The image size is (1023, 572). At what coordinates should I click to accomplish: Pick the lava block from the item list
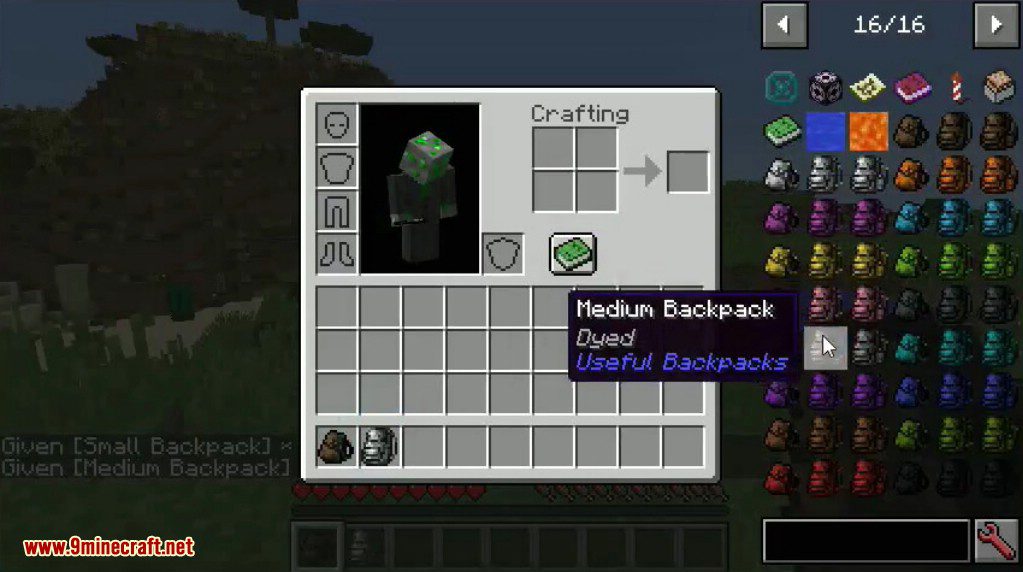pos(868,131)
